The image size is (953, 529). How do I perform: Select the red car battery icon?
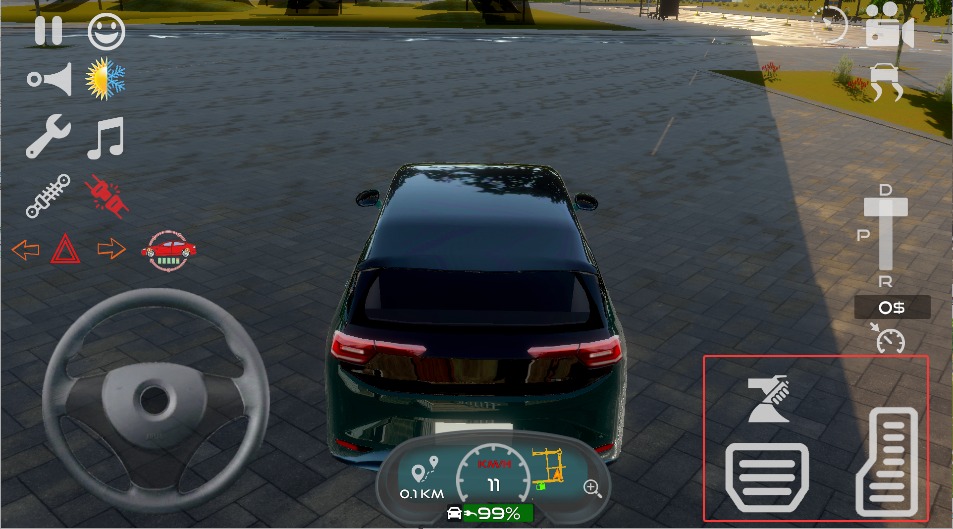pos(169,250)
